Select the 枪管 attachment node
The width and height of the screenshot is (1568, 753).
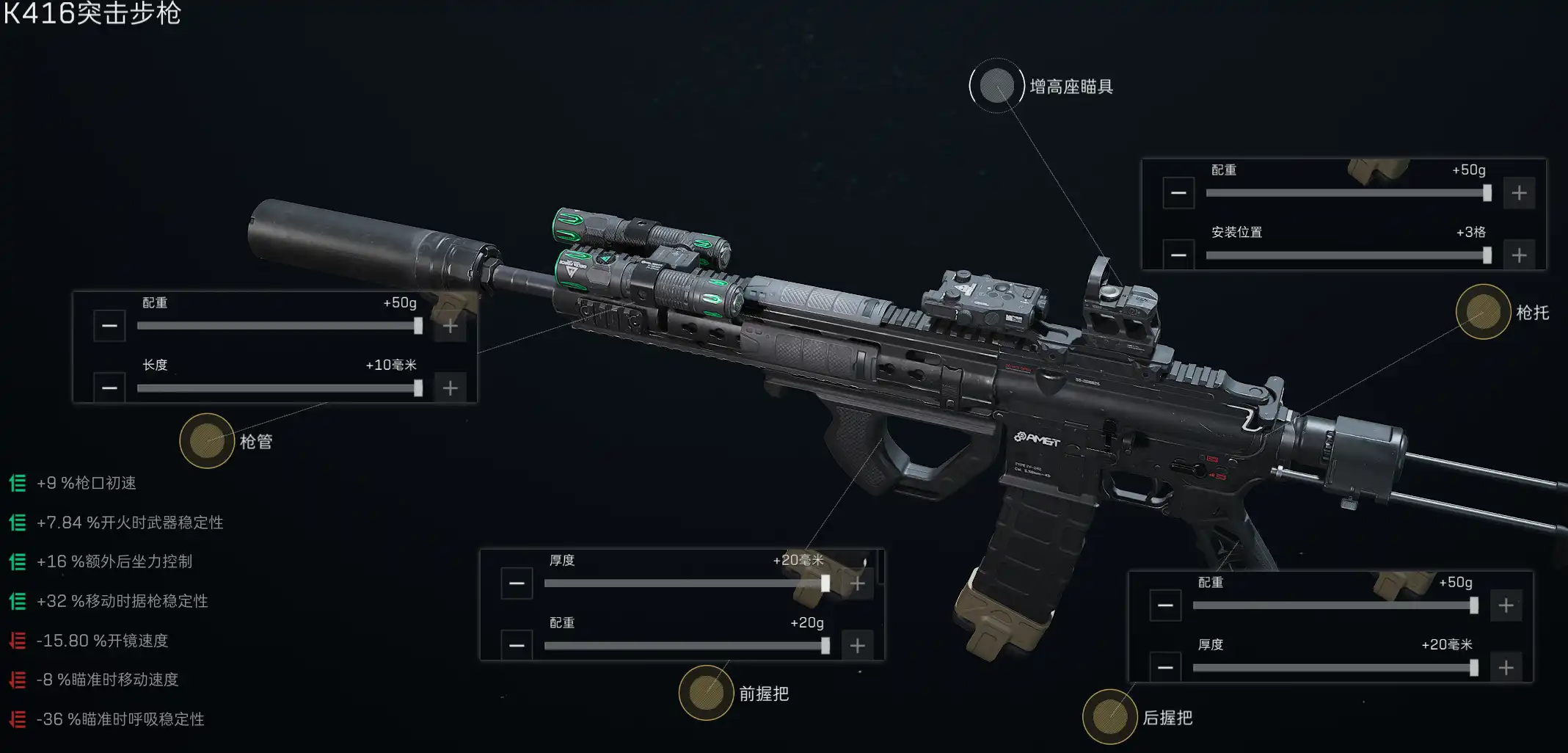[207, 440]
